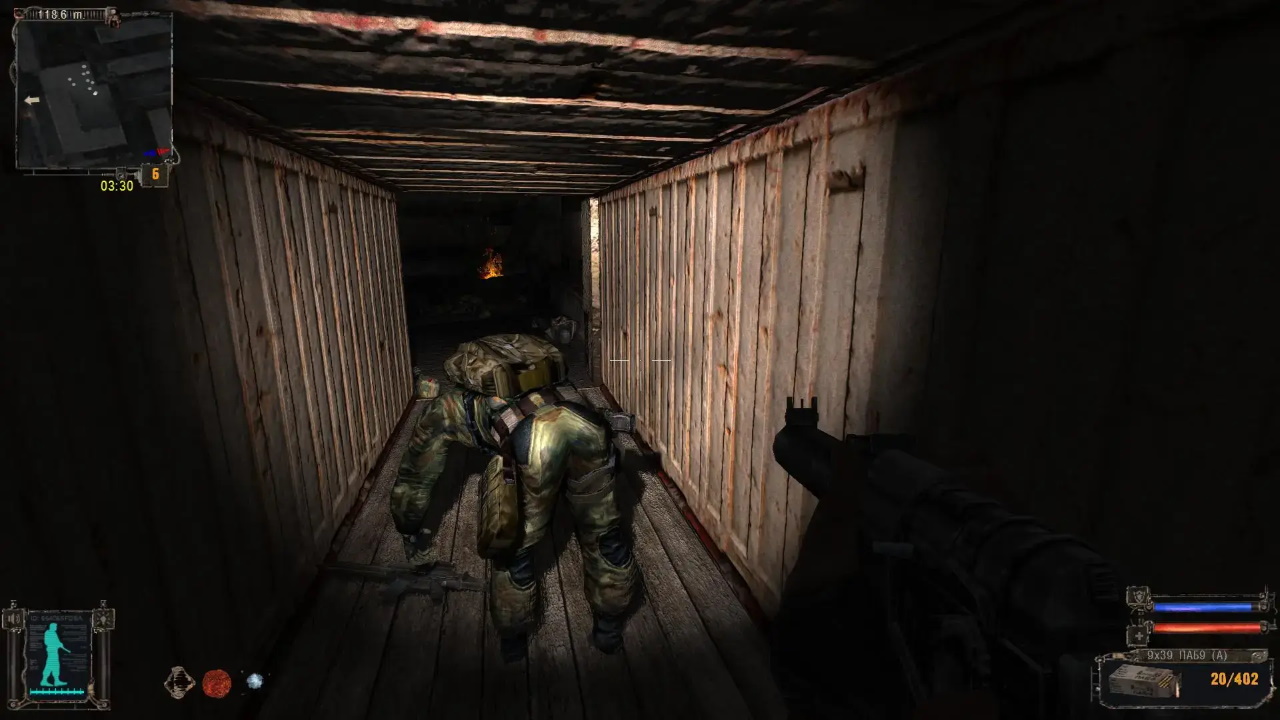This screenshot has height=720, width=1280.
Task: Select the contacts counter box showing 6
Action: point(154,175)
